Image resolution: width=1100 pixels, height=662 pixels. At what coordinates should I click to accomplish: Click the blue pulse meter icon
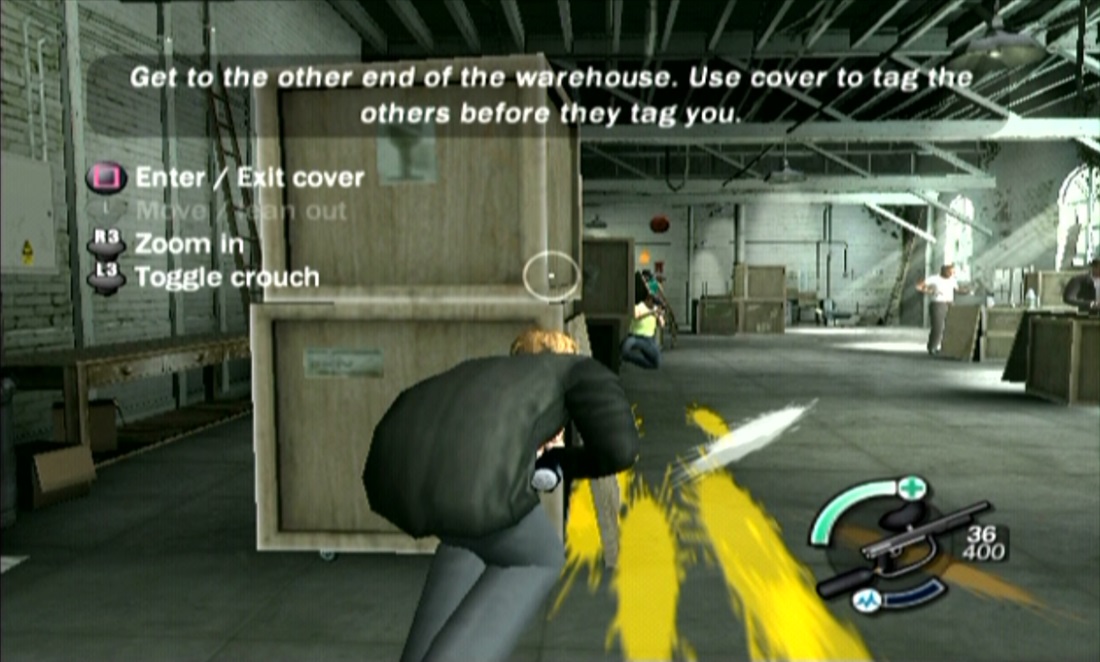[862, 600]
